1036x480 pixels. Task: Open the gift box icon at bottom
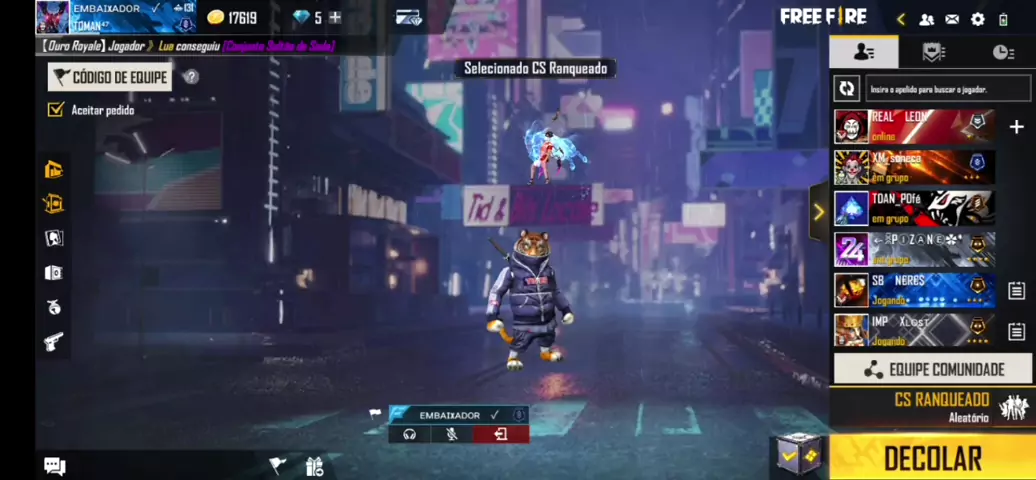point(315,466)
